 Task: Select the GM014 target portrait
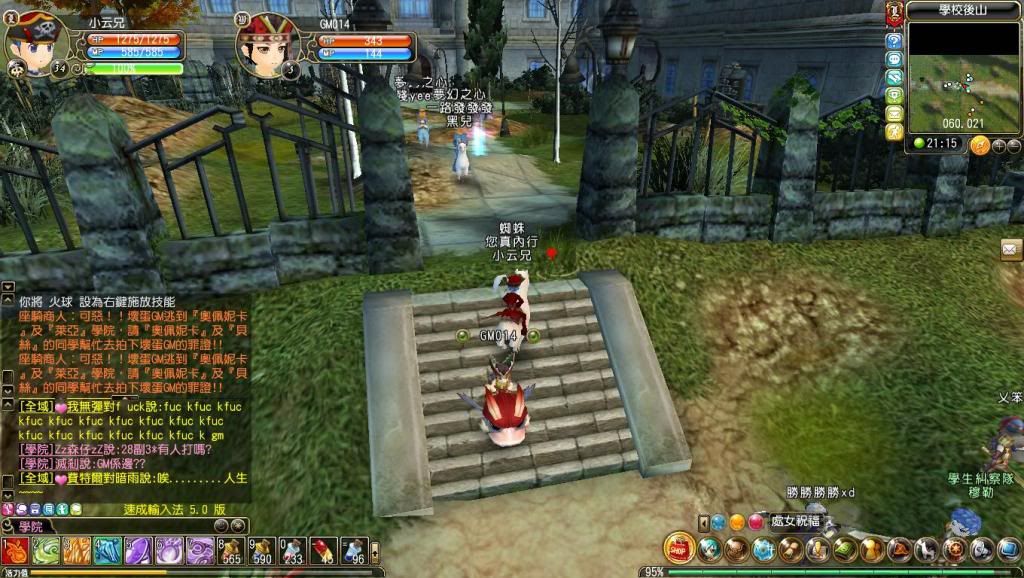pos(266,45)
